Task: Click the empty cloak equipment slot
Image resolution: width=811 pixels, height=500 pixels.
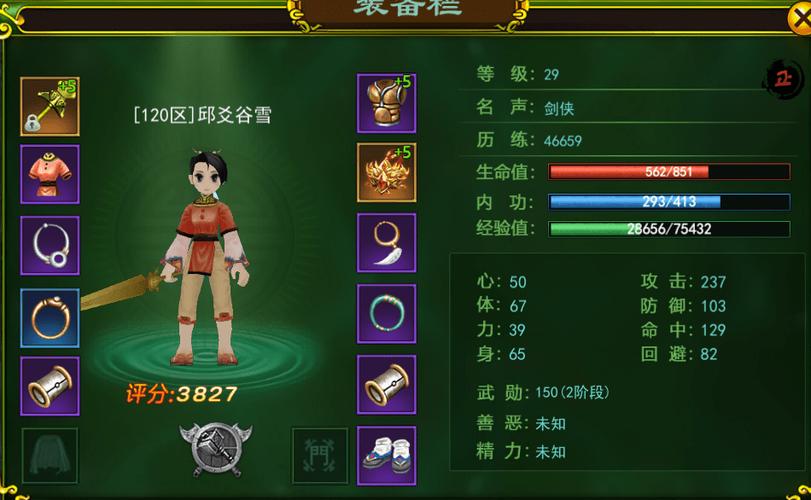Action: 50,456
